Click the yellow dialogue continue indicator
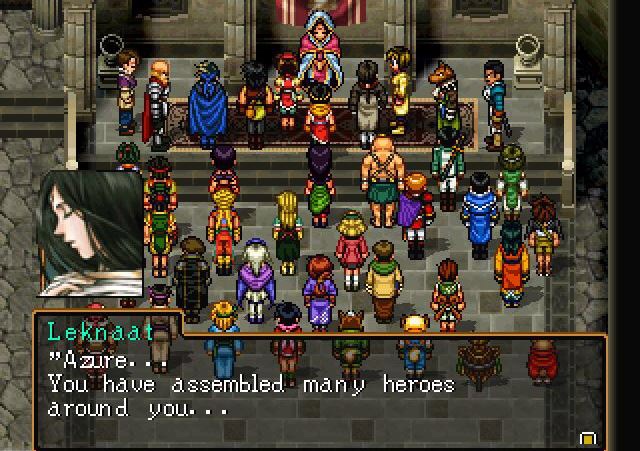 pyautogui.click(x=587, y=437)
